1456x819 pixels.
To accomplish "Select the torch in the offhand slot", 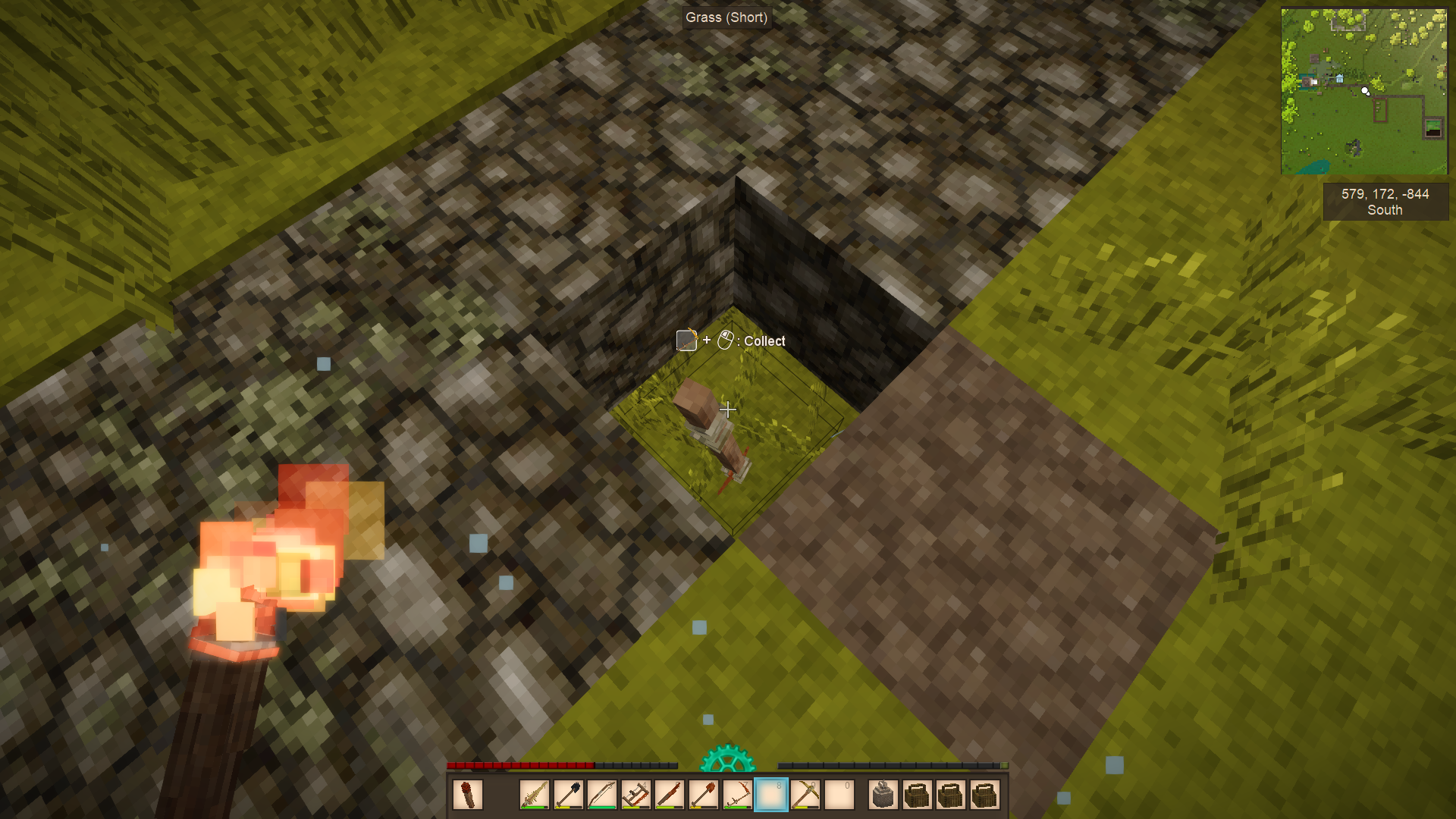I will pos(467,795).
